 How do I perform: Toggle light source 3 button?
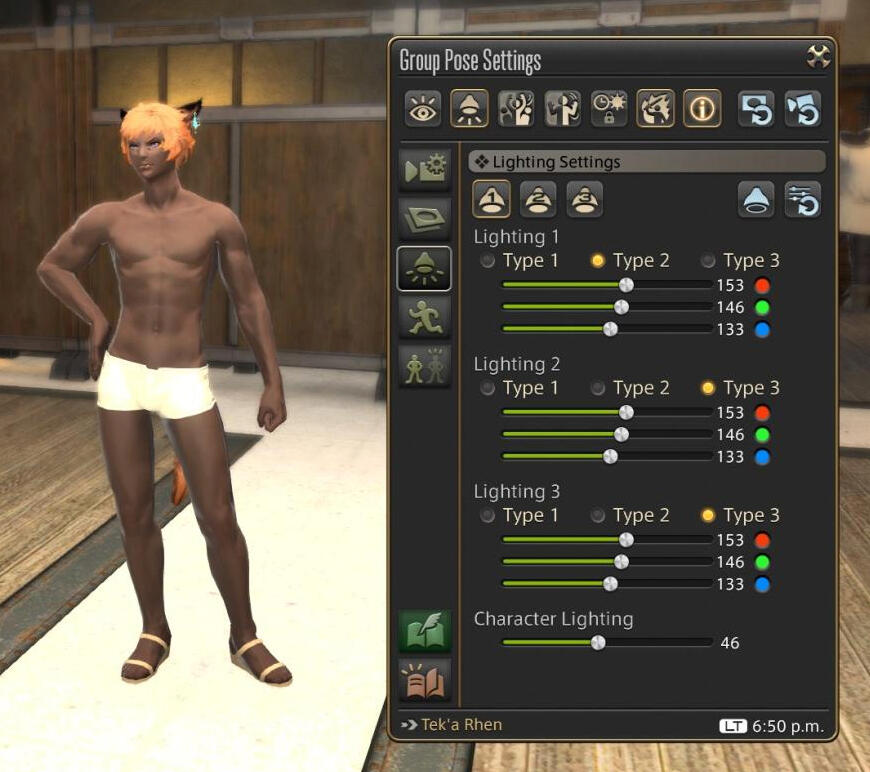[x=585, y=199]
